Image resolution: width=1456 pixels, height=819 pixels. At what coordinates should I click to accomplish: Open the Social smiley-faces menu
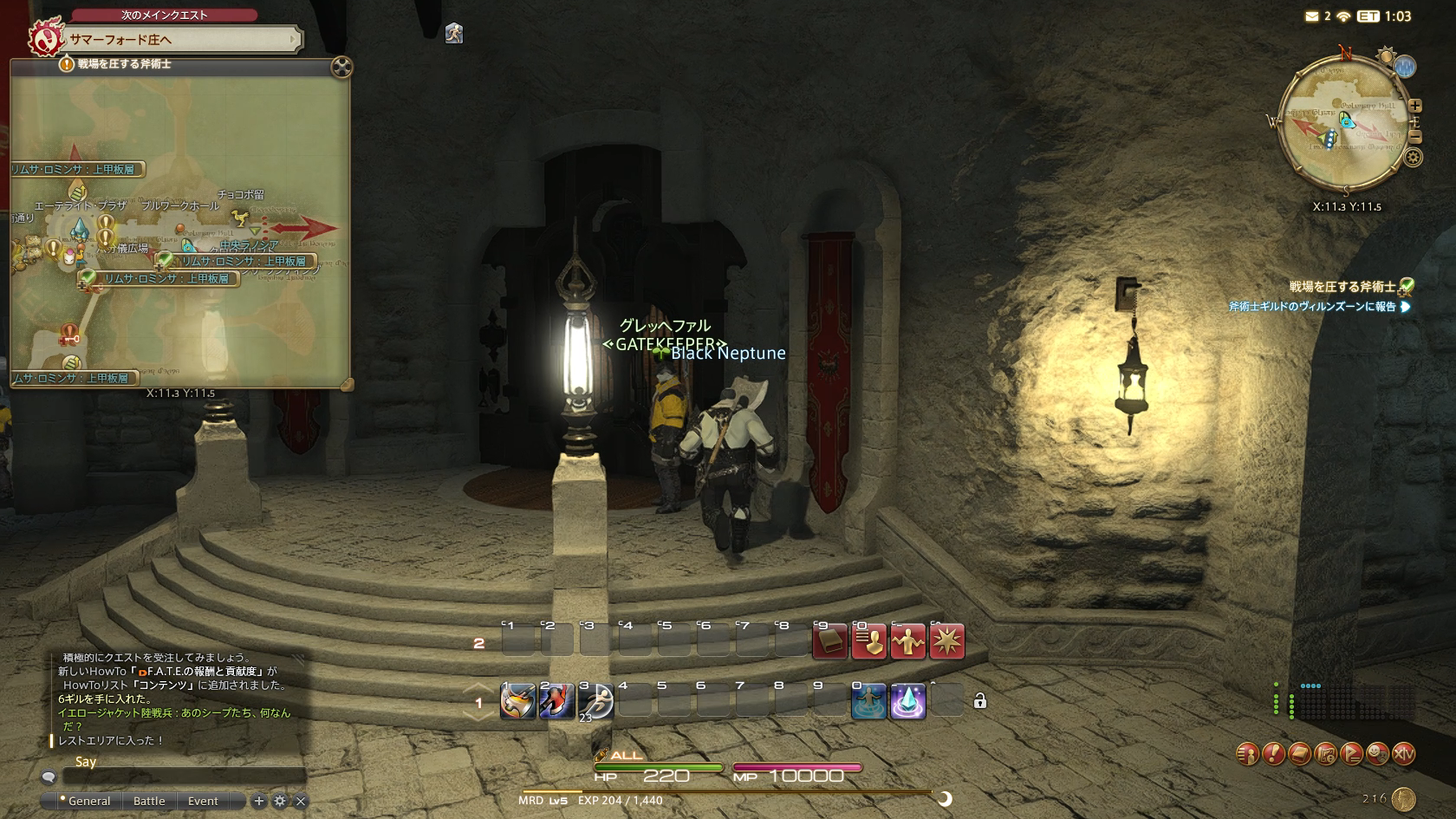point(1377,754)
